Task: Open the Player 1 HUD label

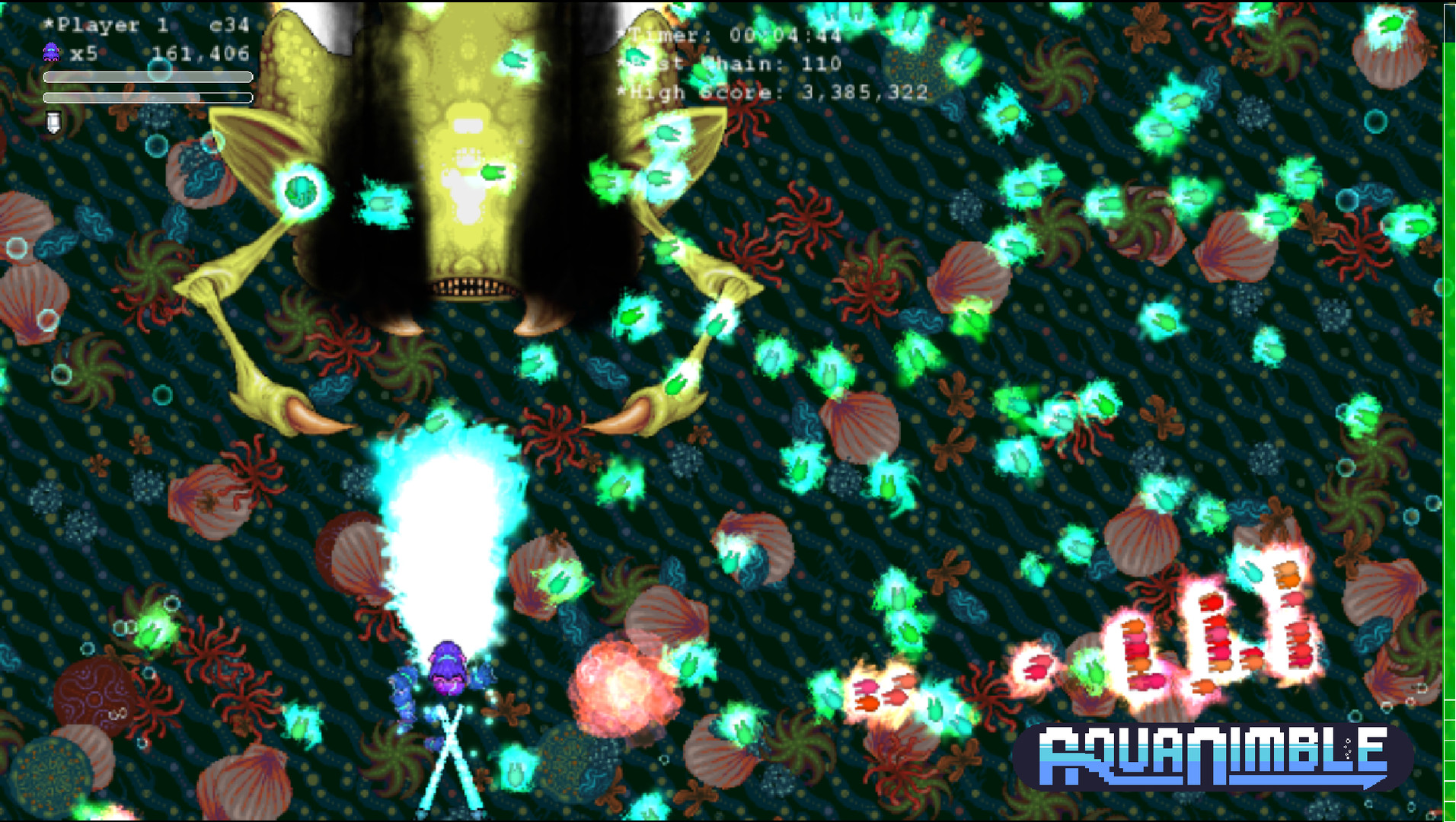Action: (x=107, y=24)
